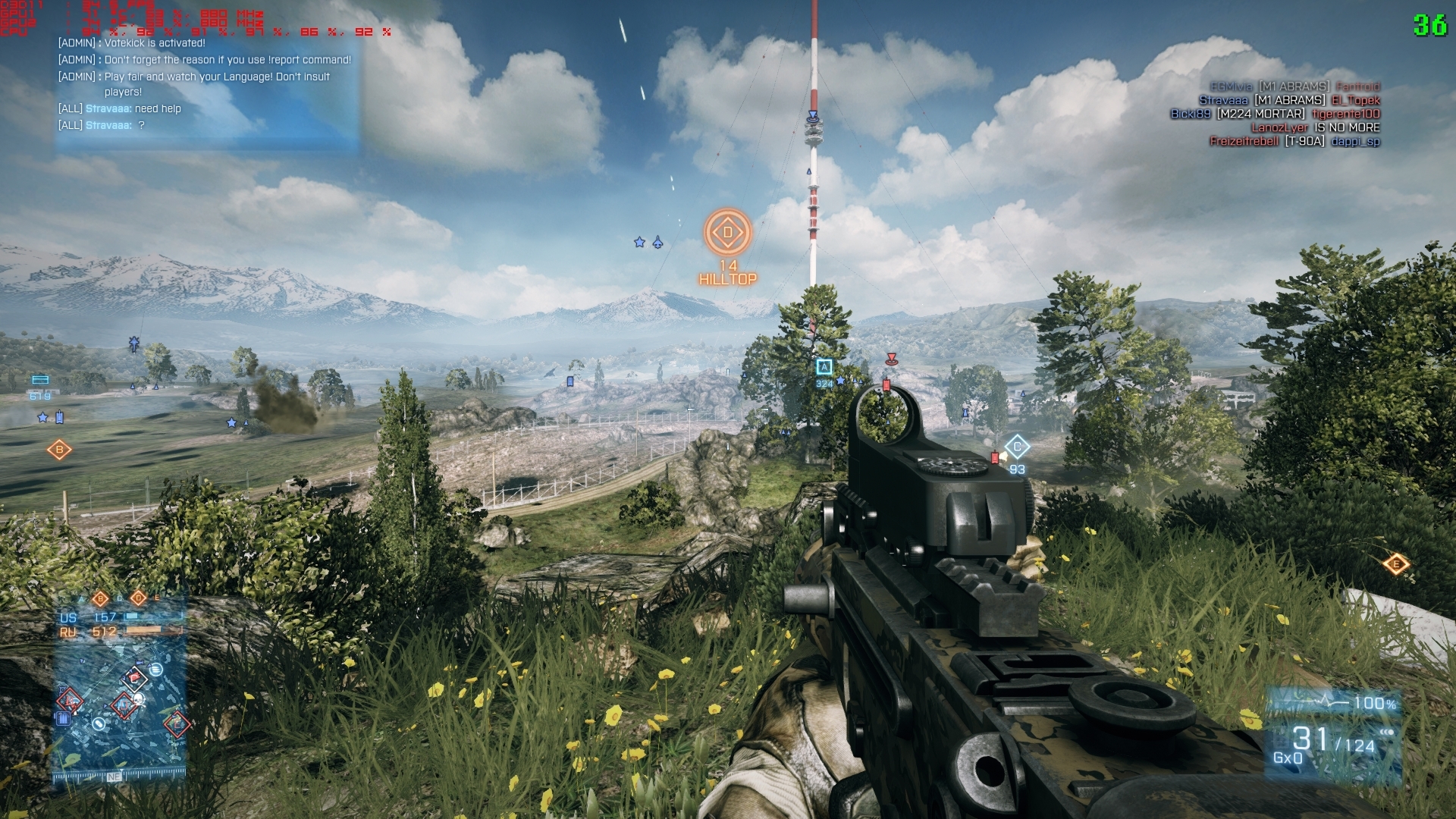Click the white-framed C flag on minimap
This screenshot has width=1456, height=819.
pos(135,678)
